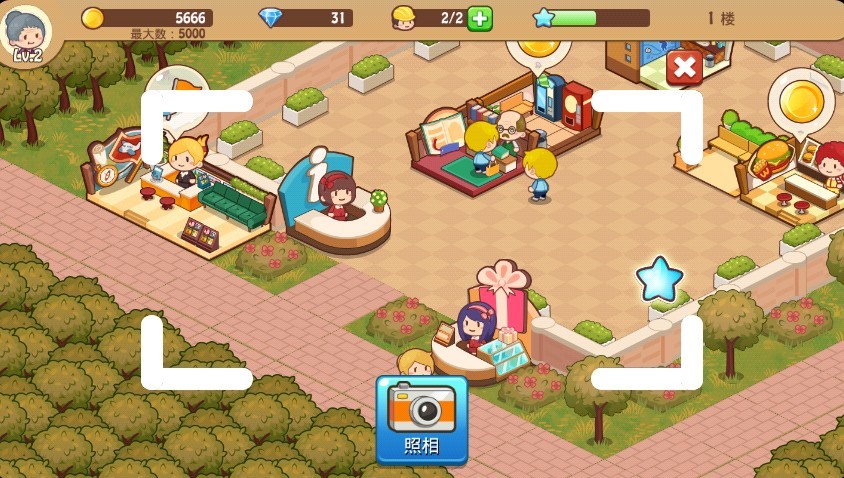Screen dimensions: 844x478
Task: Close photo mode with the red X
Action: [684, 67]
